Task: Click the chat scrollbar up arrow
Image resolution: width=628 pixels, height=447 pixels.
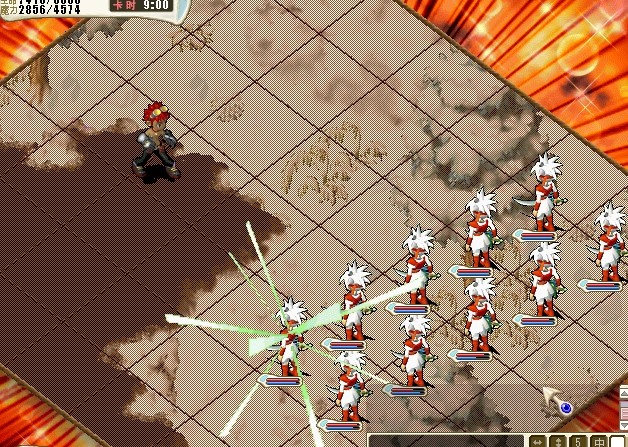Action: point(623,391)
